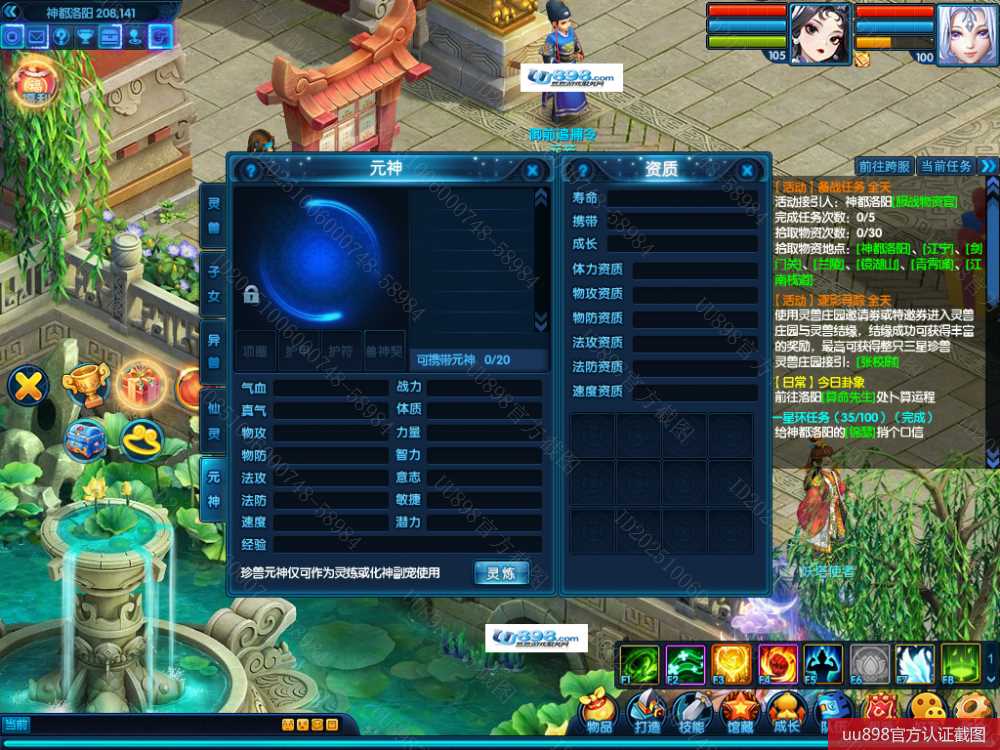Close the shortcut icons with yellow X

point(29,385)
